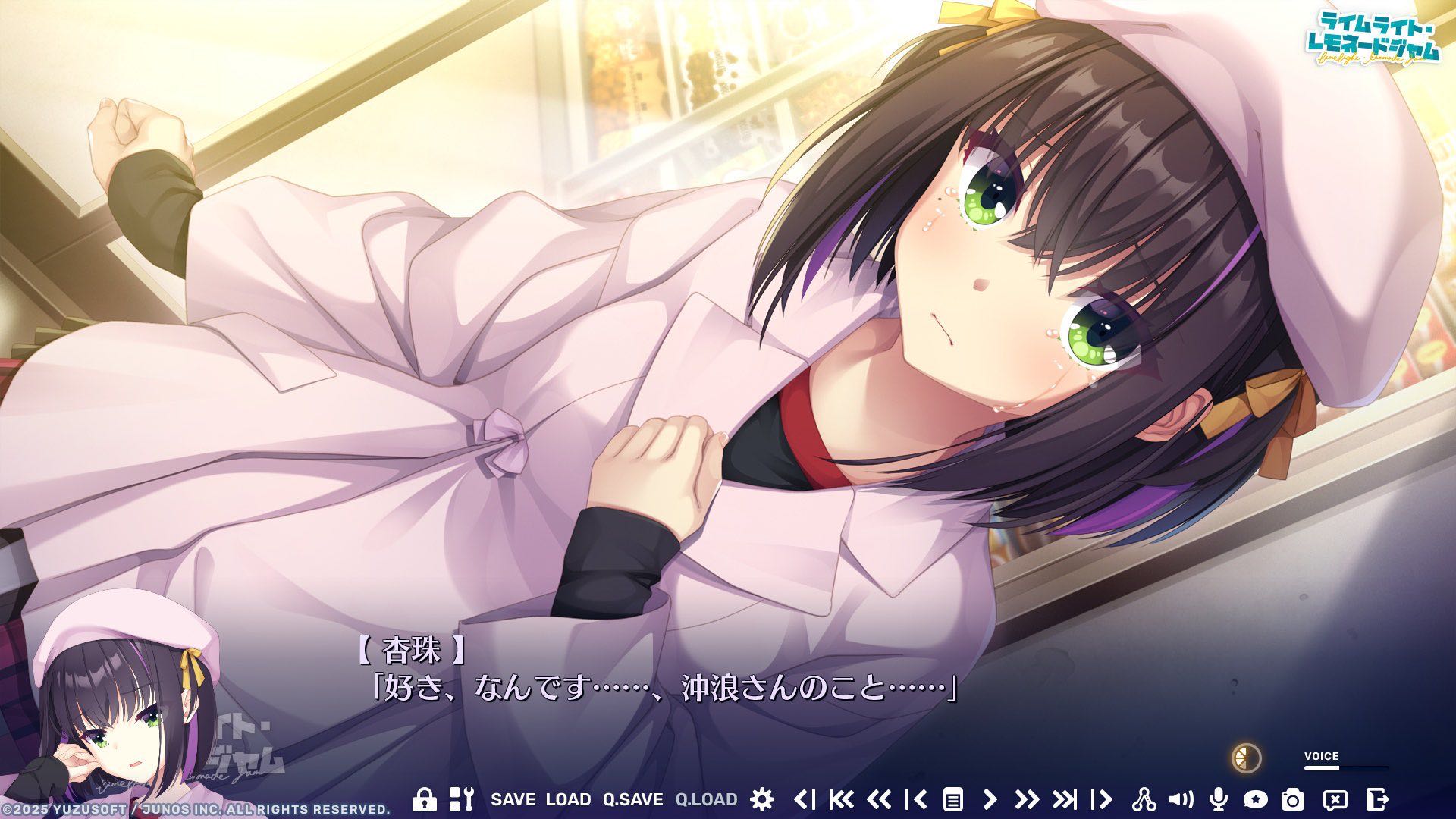
Task: Click the speech bubble star favorite icon
Action: click(1255, 799)
